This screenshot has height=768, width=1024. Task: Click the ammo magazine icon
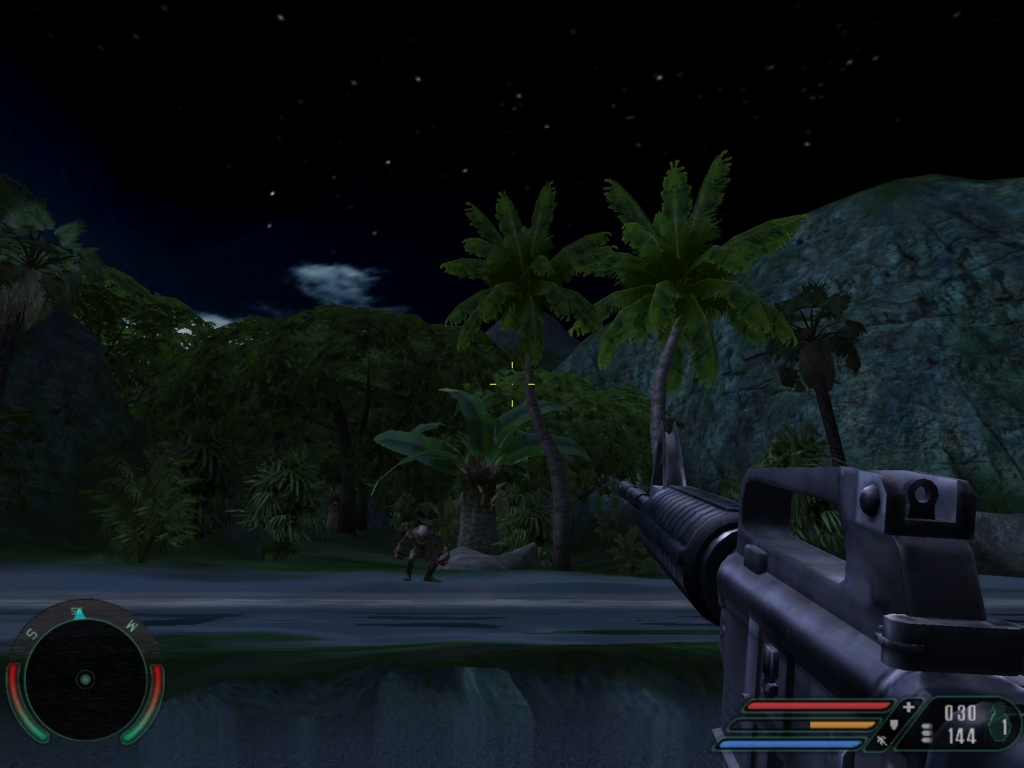[x=926, y=734]
